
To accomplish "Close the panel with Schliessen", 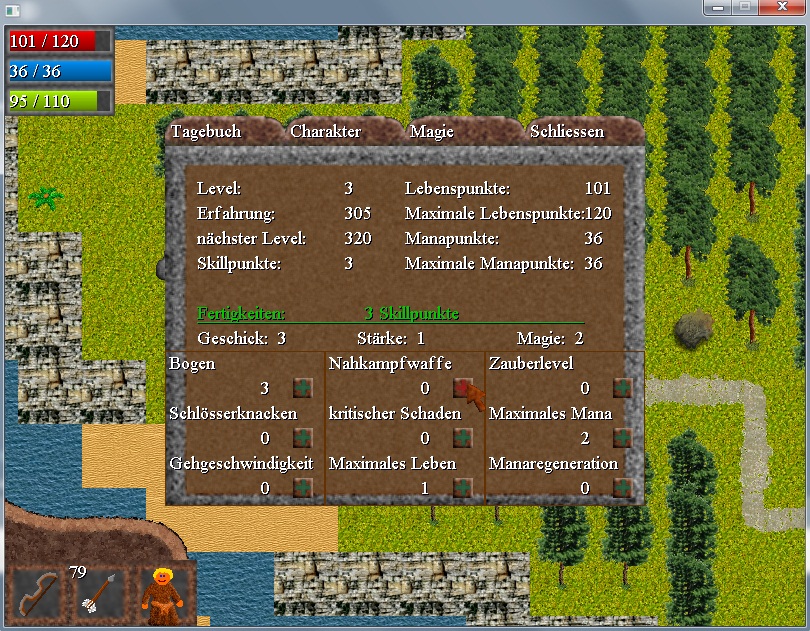I will click(567, 132).
